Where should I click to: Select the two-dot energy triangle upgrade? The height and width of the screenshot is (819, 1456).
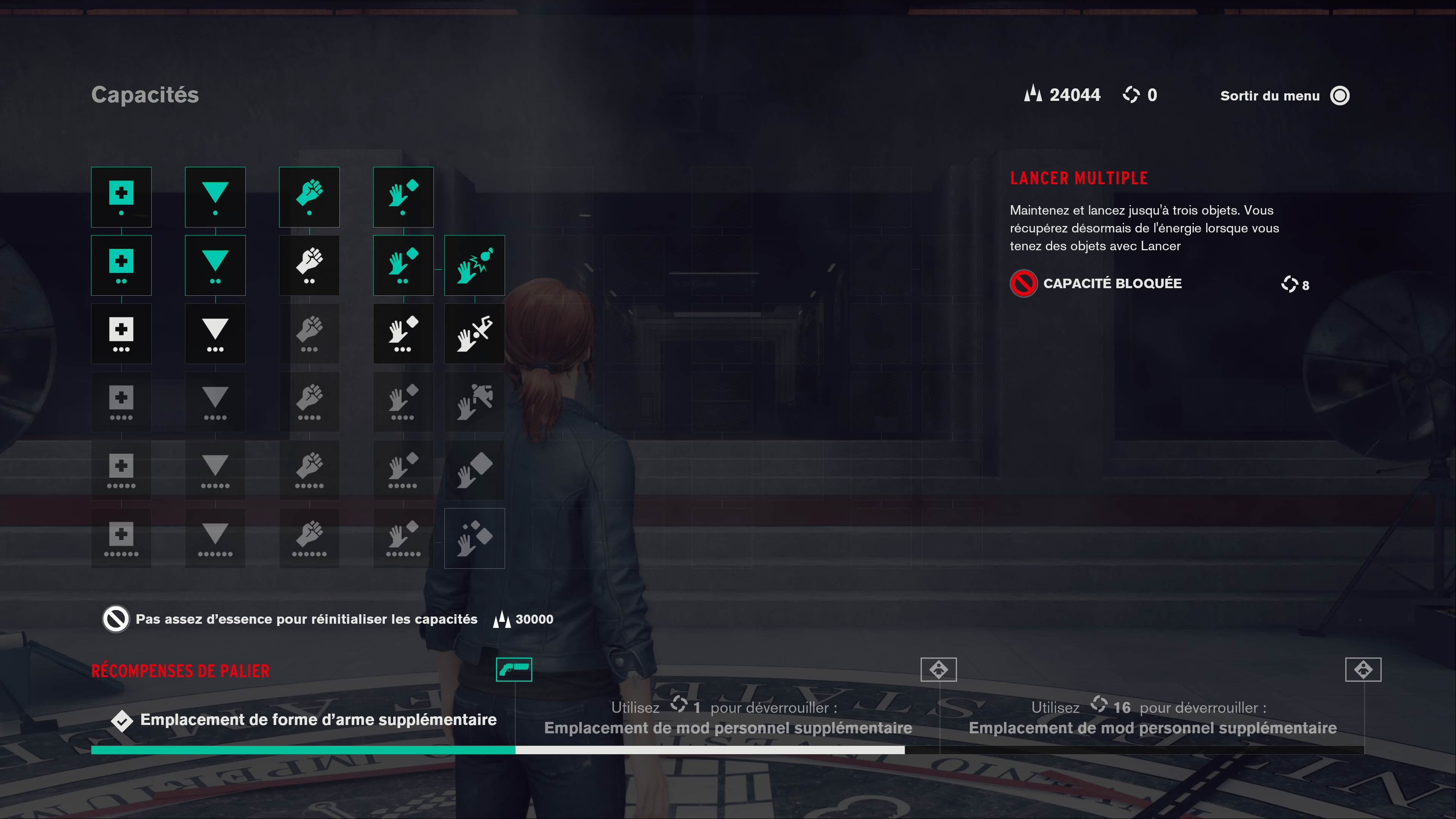215,265
